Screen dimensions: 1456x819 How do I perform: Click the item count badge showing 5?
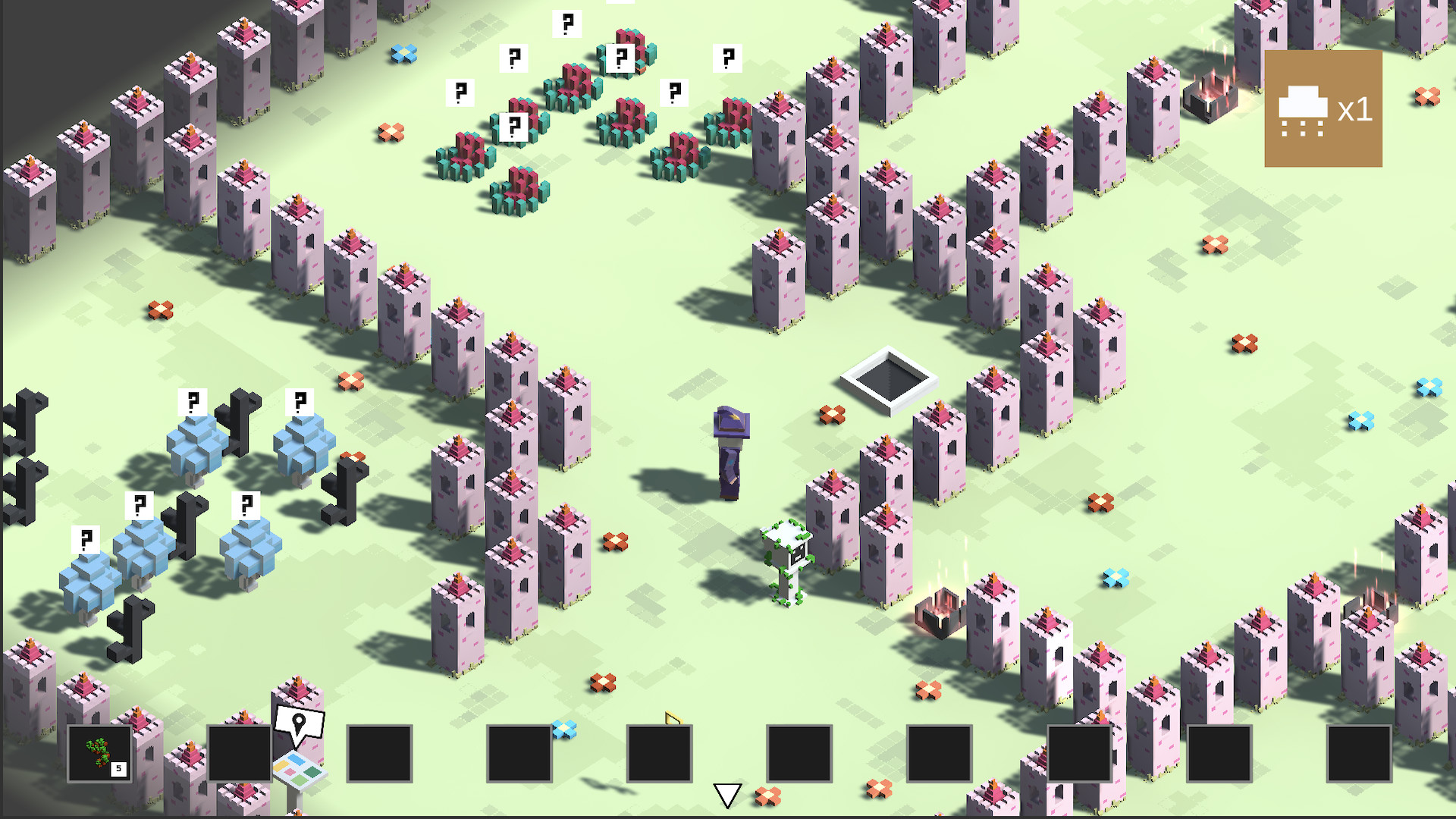click(119, 770)
